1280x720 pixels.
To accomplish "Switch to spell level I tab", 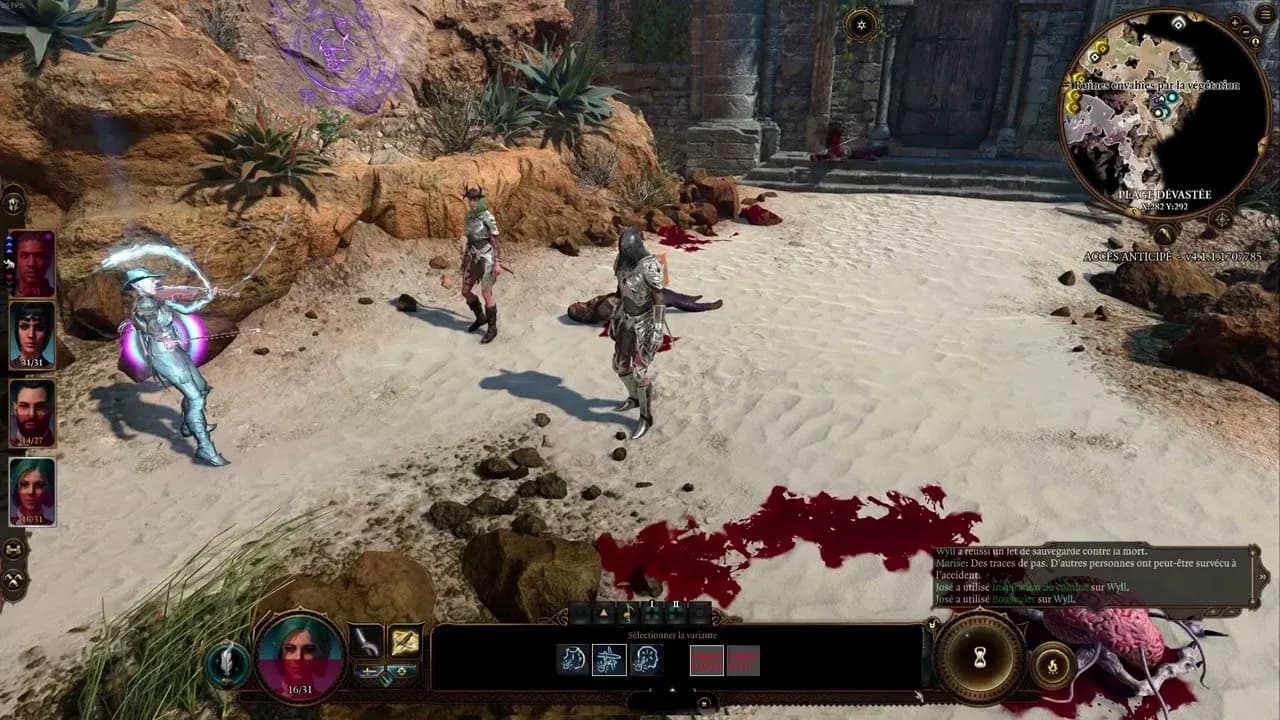I will coord(652,606).
